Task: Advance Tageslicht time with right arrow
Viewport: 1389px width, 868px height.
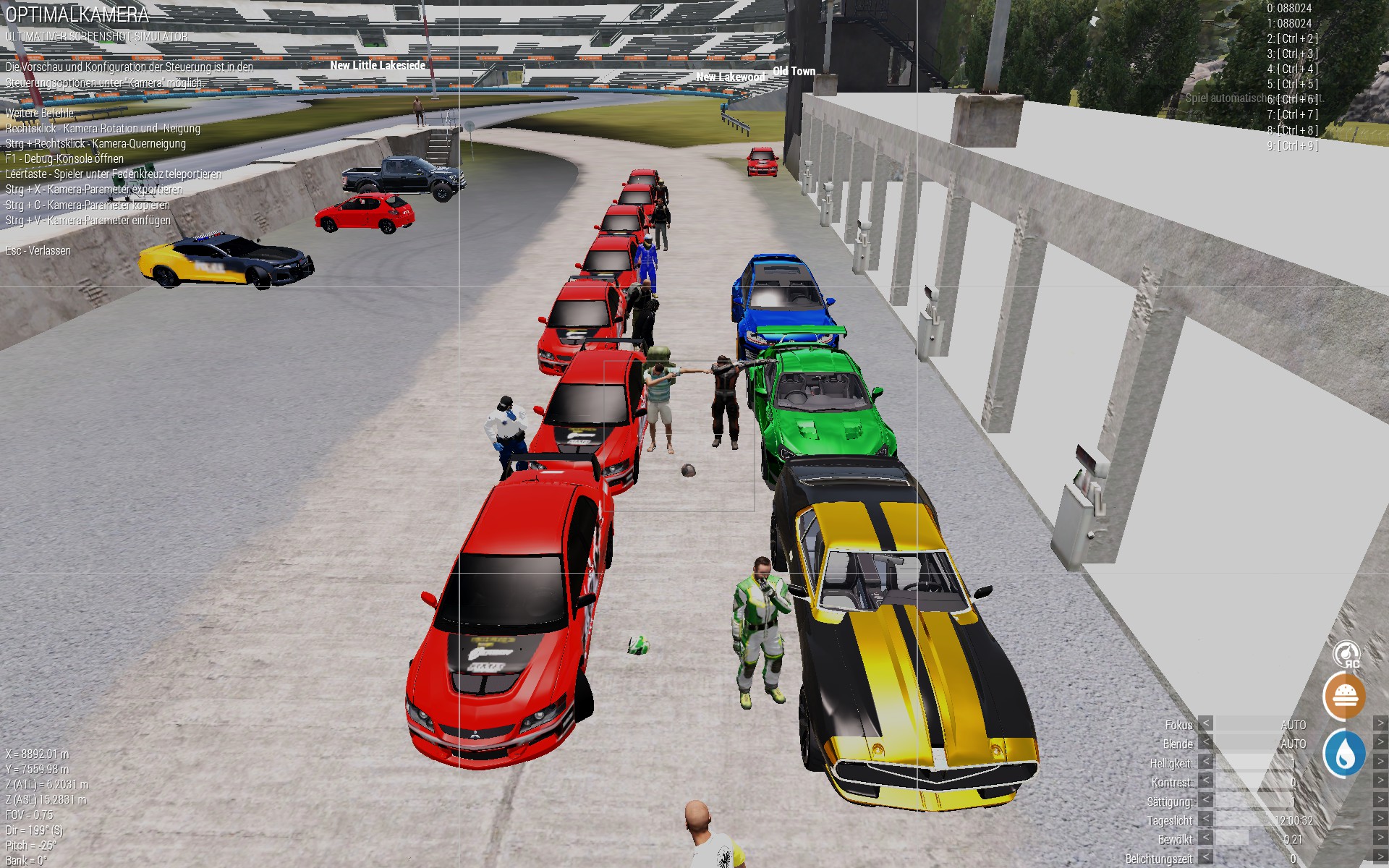Action: click(1380, 820)
